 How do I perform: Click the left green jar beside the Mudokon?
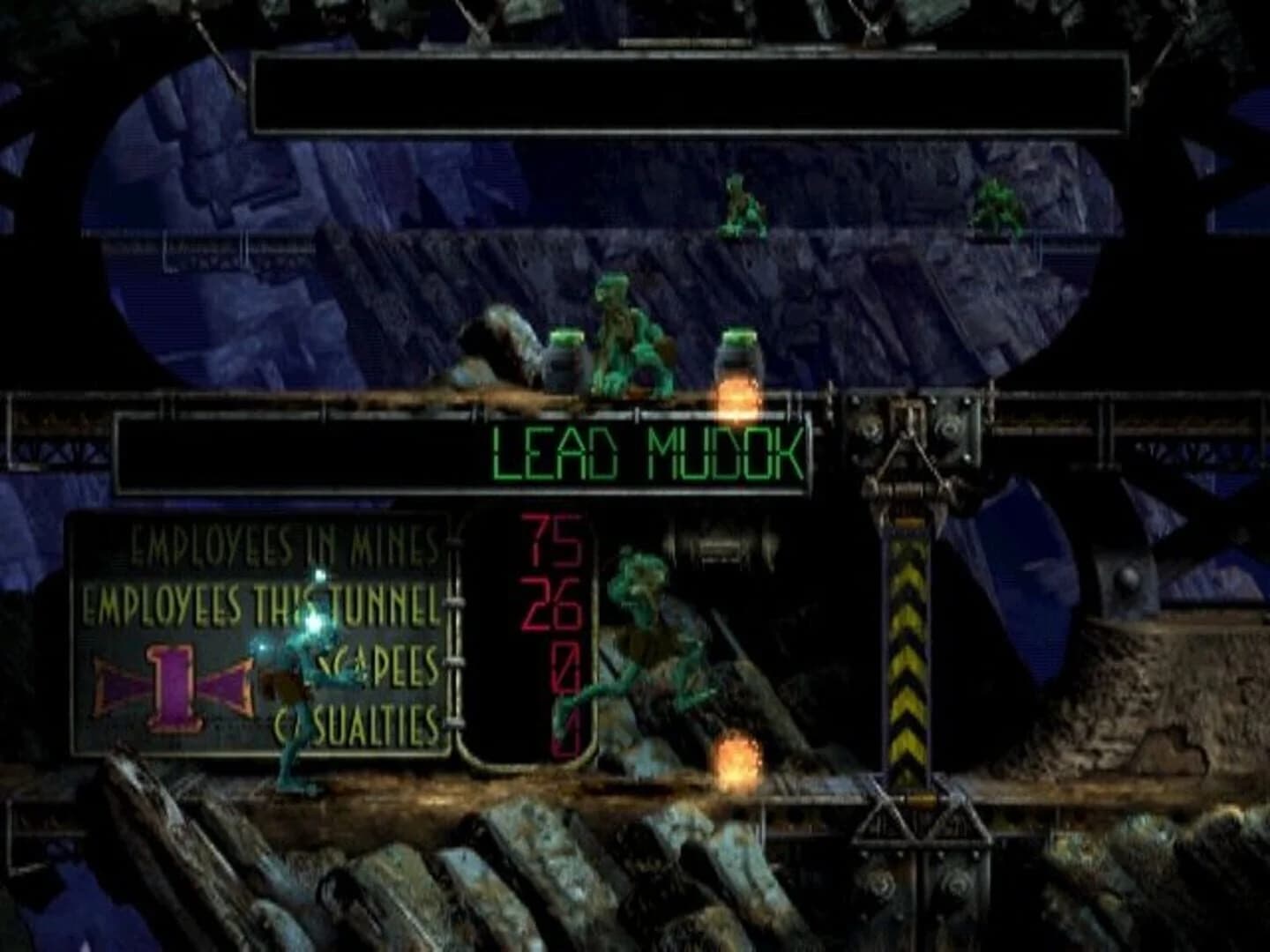click(x=563, y=361)
